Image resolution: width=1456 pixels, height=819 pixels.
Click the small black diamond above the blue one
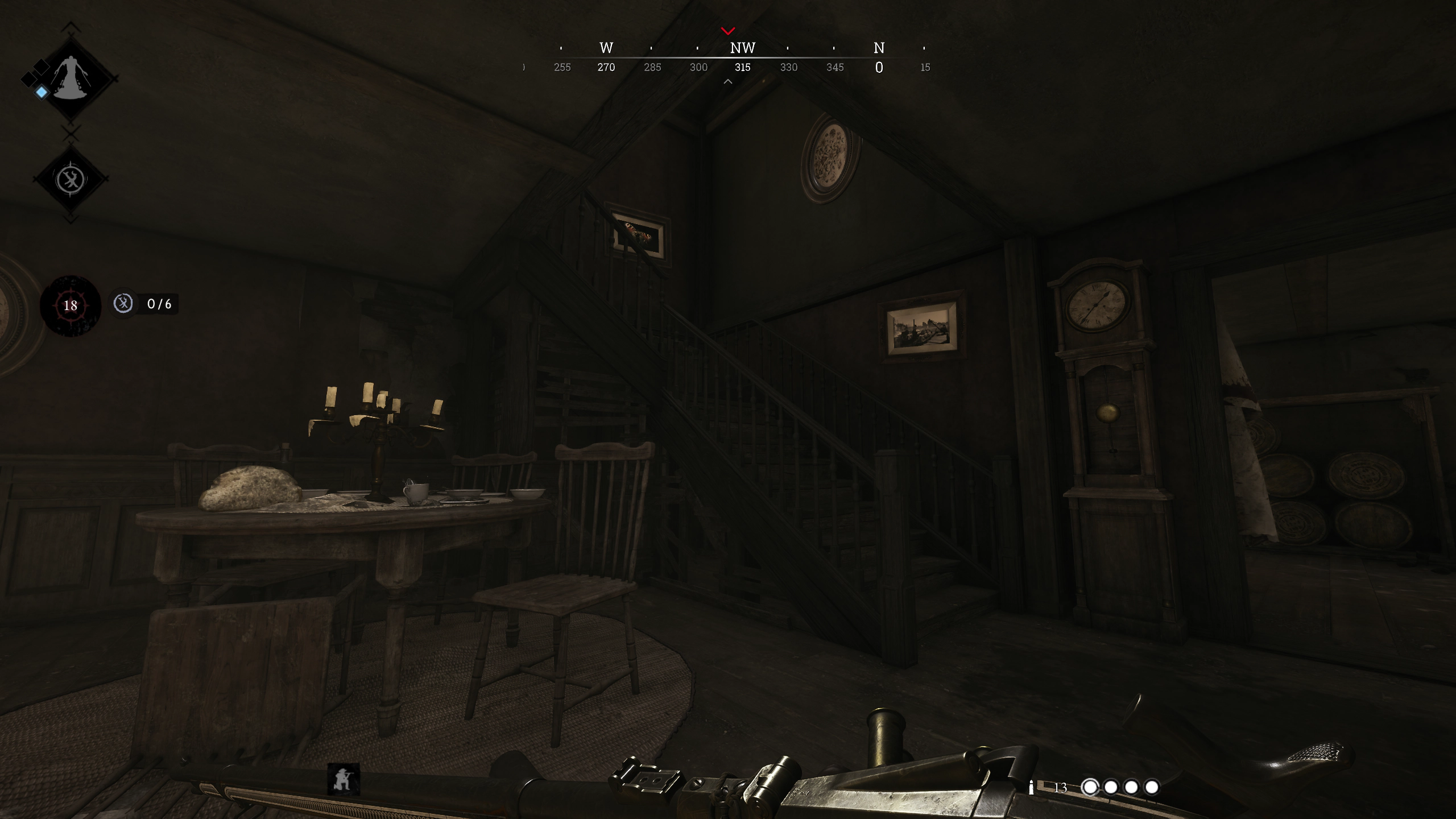click(40, 67)
